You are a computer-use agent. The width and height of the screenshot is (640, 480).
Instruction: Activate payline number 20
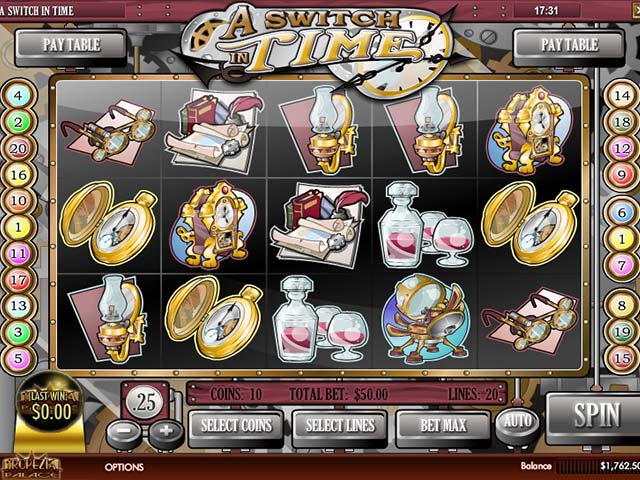click(x=19, y=148)
